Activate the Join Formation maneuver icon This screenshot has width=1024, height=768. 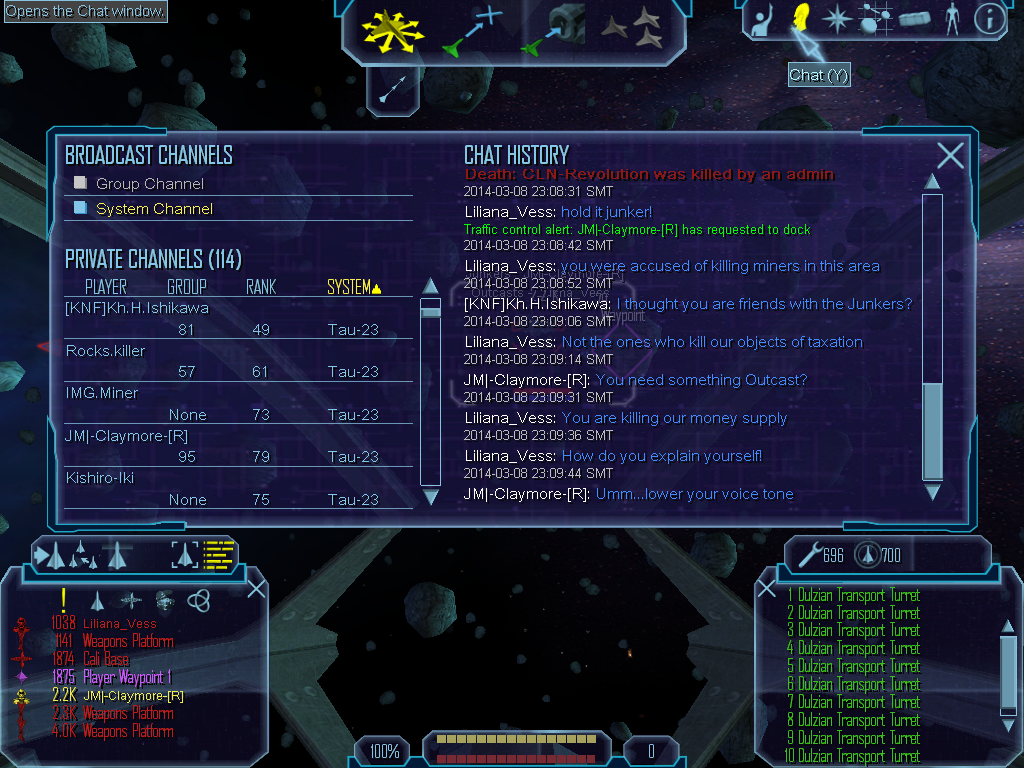(x=632, y=28)
